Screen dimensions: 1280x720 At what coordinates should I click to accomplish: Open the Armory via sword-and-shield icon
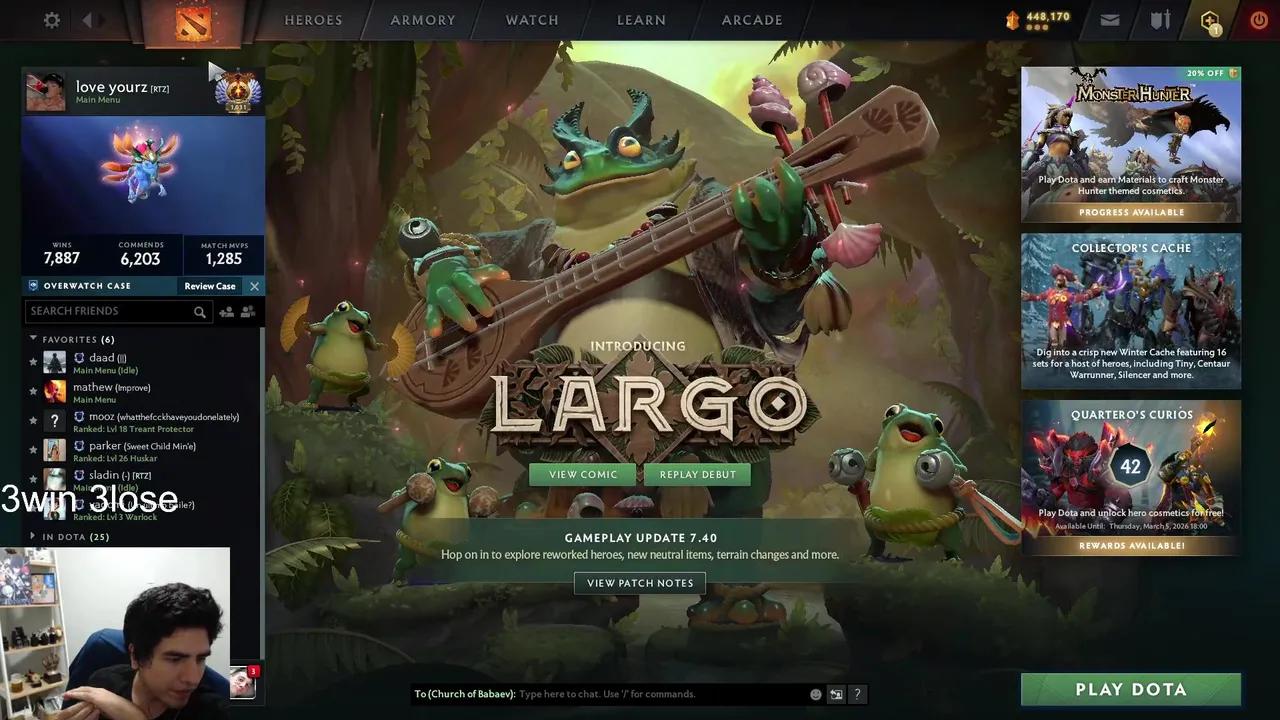[x=1160, y=19]
